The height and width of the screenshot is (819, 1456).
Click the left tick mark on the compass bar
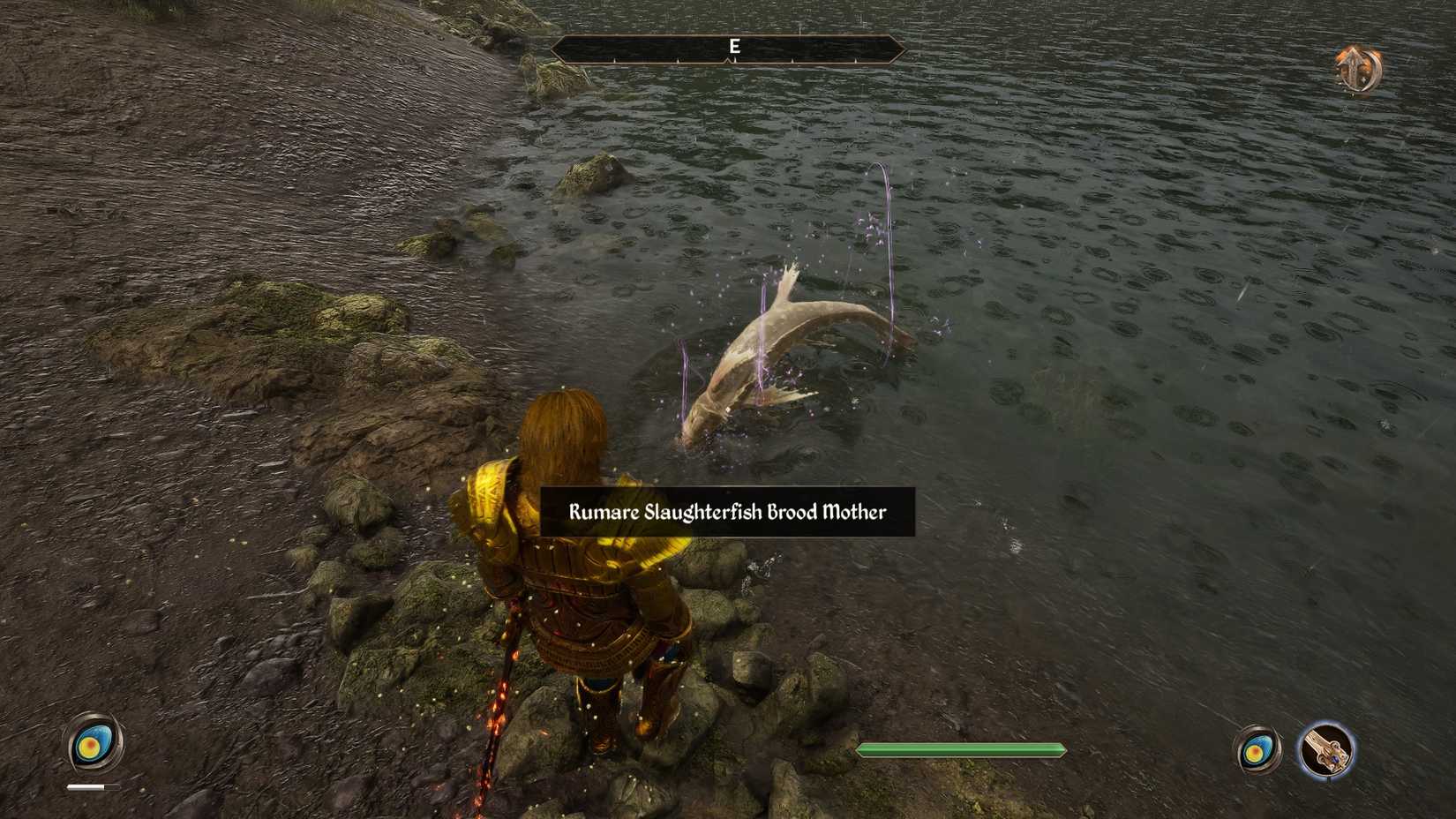coord(613,62)
